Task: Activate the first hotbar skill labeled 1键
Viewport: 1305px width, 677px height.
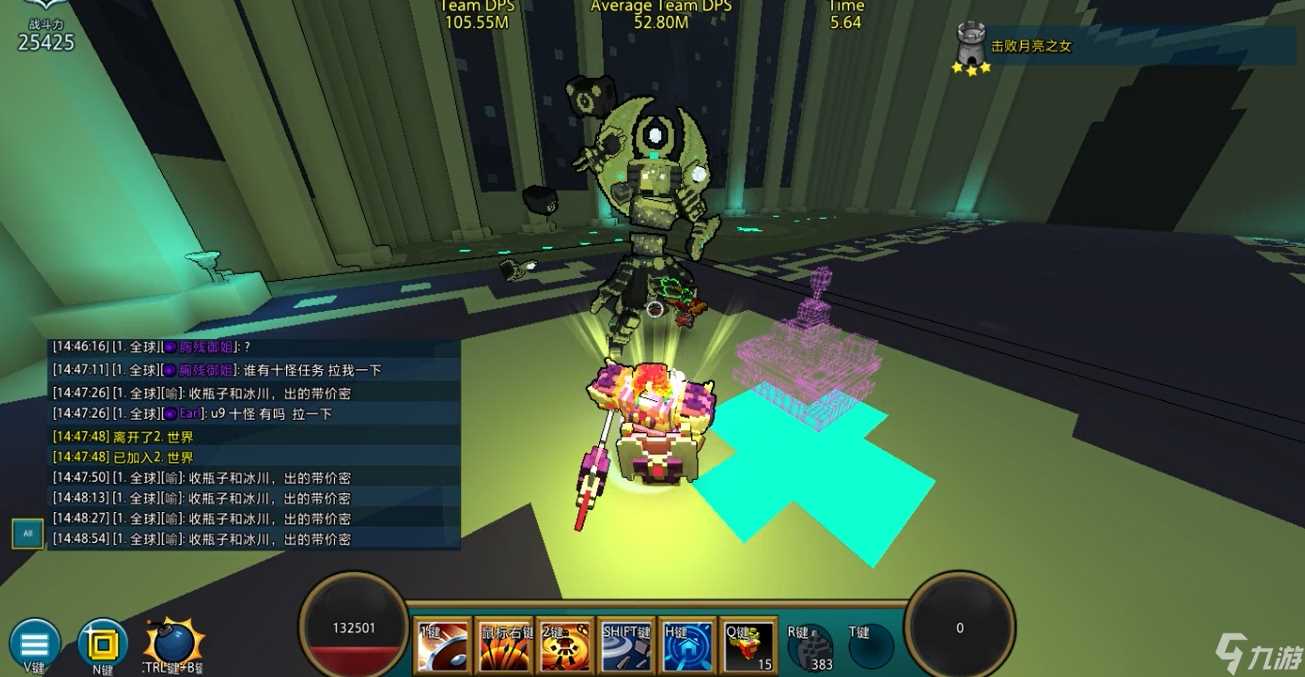Action: coord(441,645)
